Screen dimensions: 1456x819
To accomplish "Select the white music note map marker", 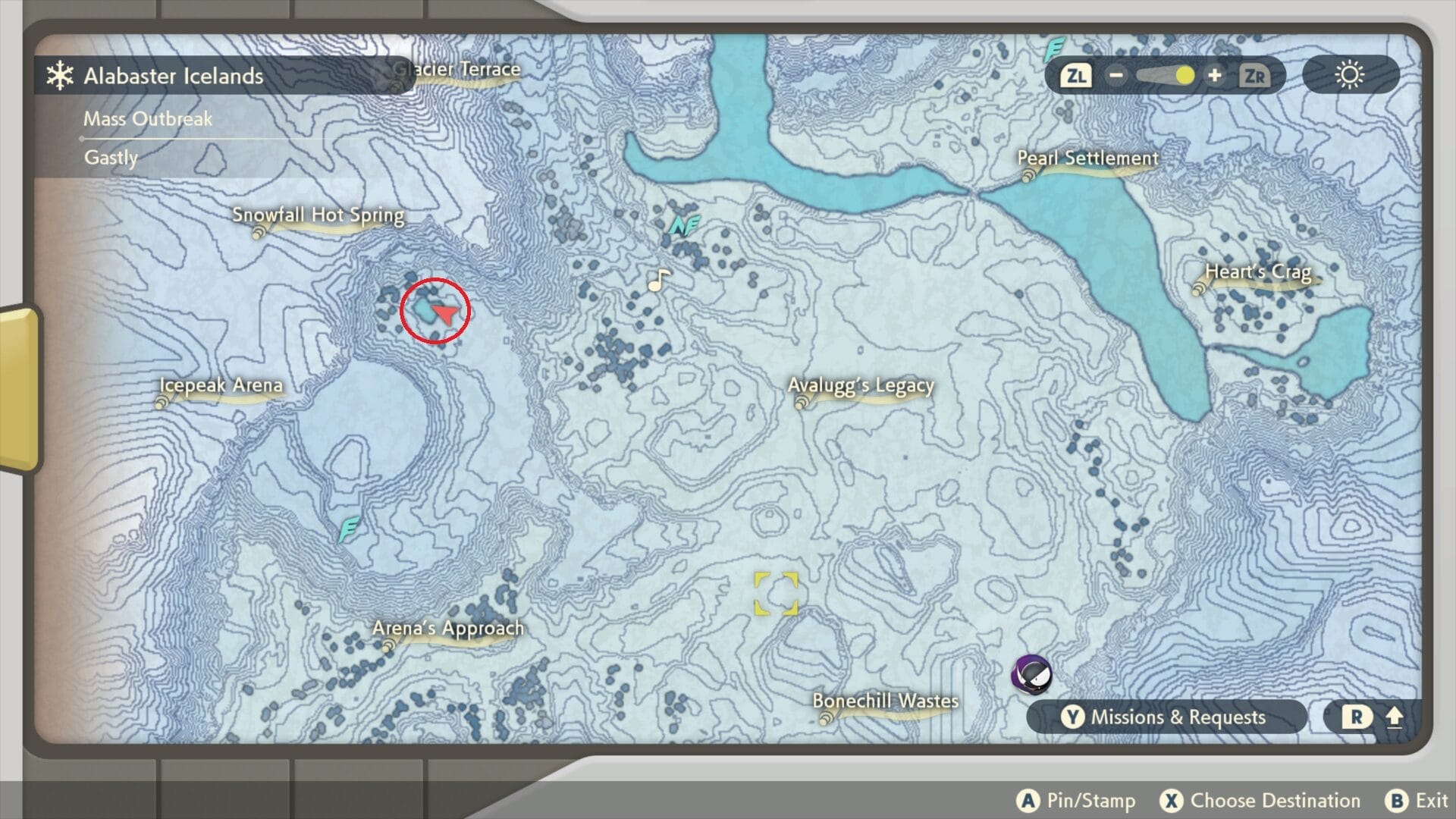I will point(658,281).
